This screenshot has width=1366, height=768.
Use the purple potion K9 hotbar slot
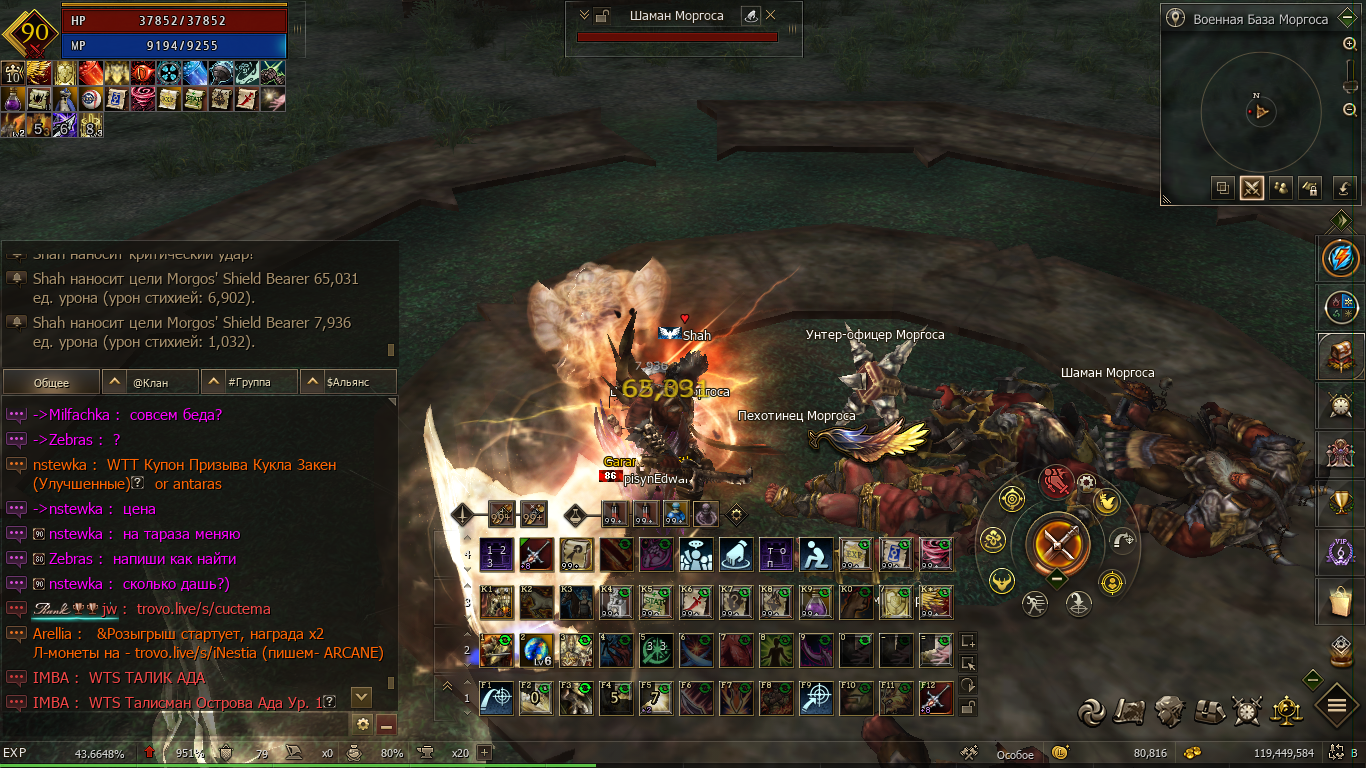point(817,602)
